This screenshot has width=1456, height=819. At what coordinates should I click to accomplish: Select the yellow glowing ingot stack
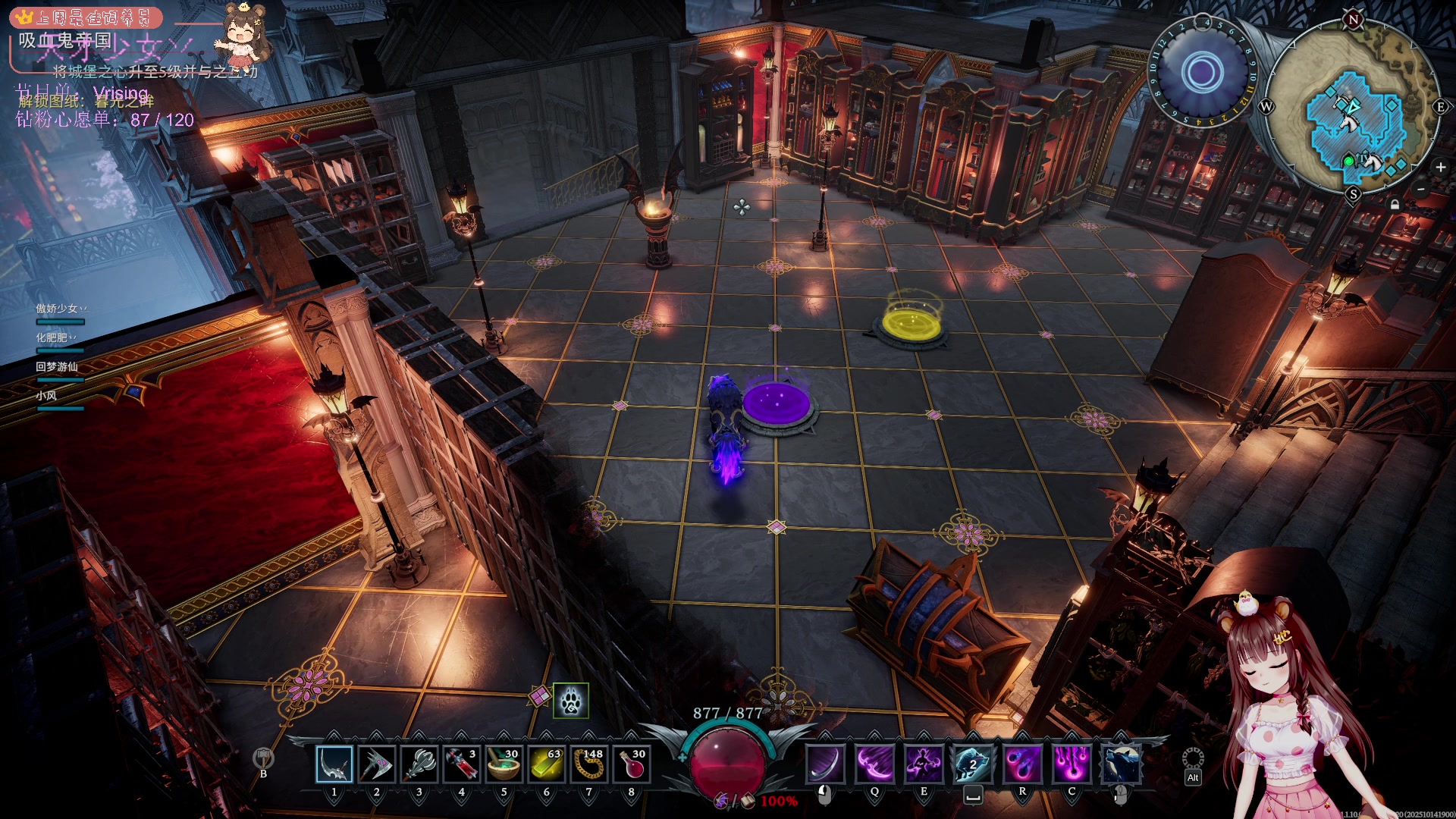(546, 764)
